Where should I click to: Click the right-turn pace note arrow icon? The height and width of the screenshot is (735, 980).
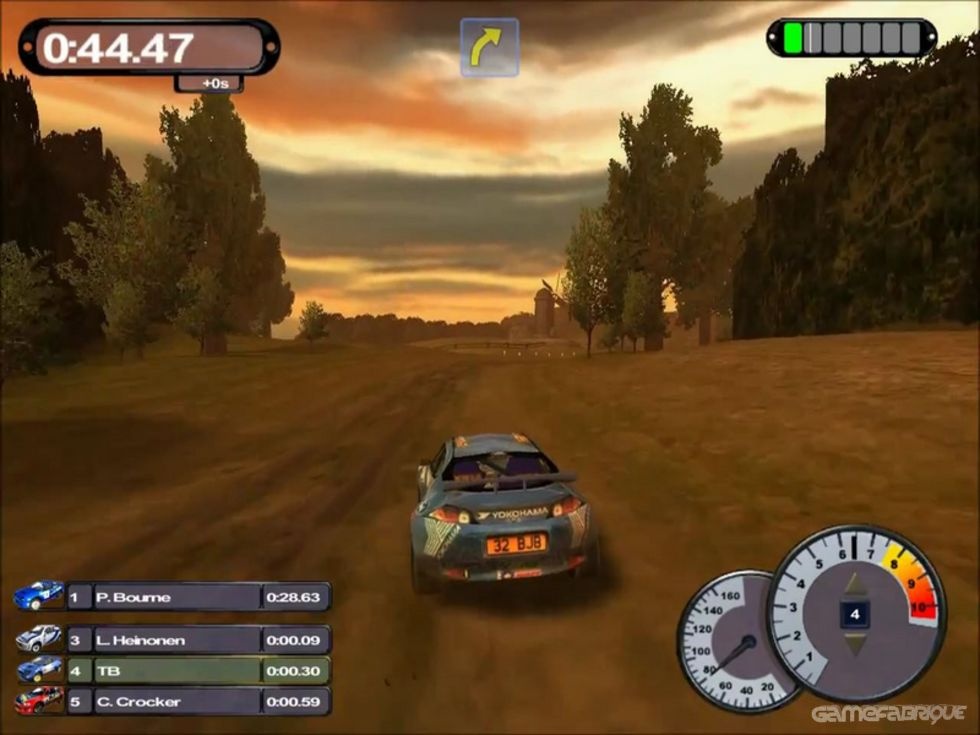tap(489, 47)
